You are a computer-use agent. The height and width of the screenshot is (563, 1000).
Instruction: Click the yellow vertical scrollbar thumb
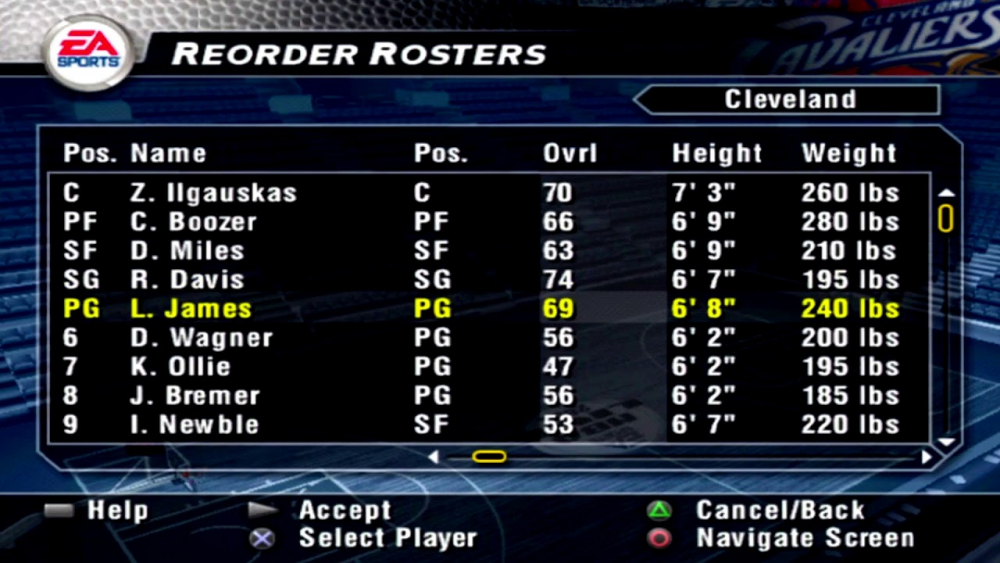[x=946, y=218]
